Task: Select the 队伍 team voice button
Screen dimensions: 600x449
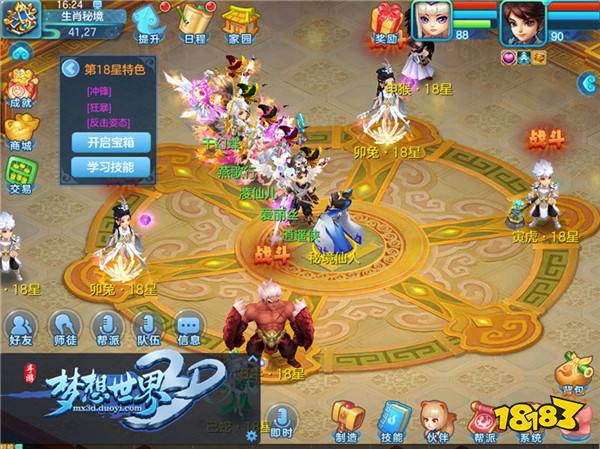Action: [147, 328]
